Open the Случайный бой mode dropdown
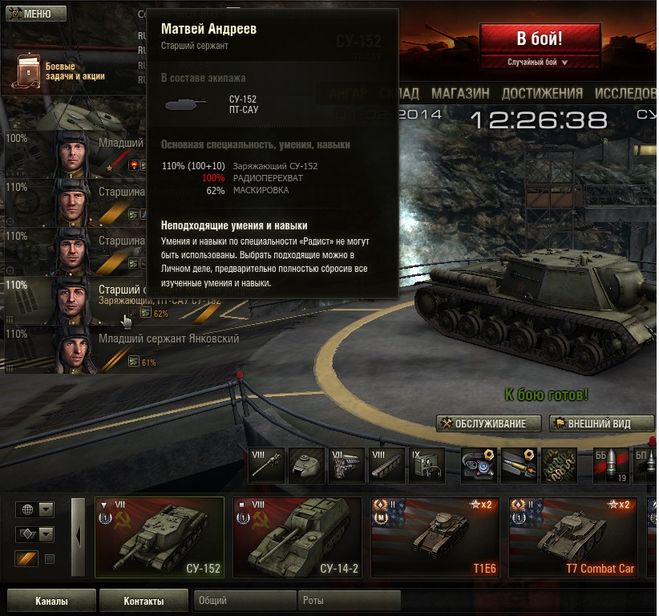659x616 pixels. (x=539, y=62)
